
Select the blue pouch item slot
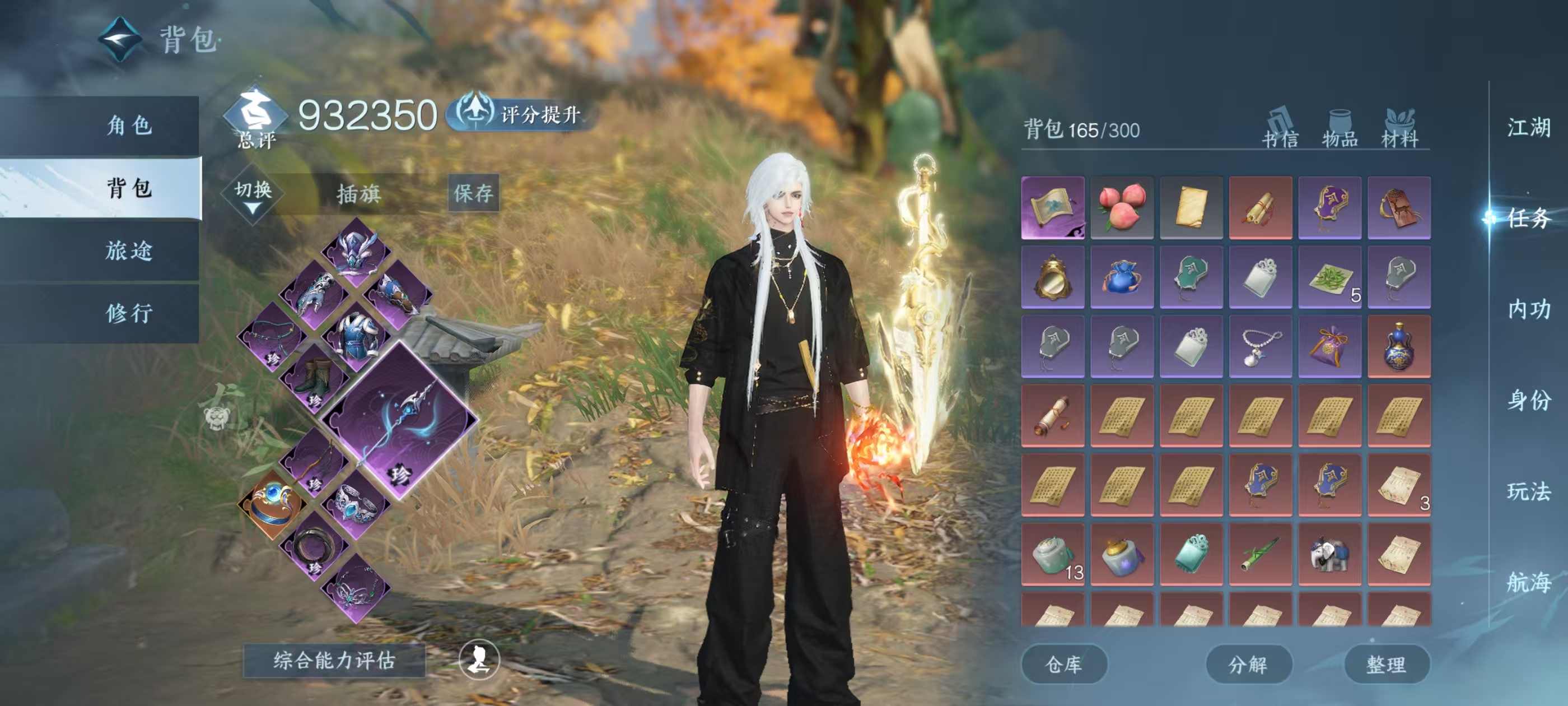coord(1122,277)
